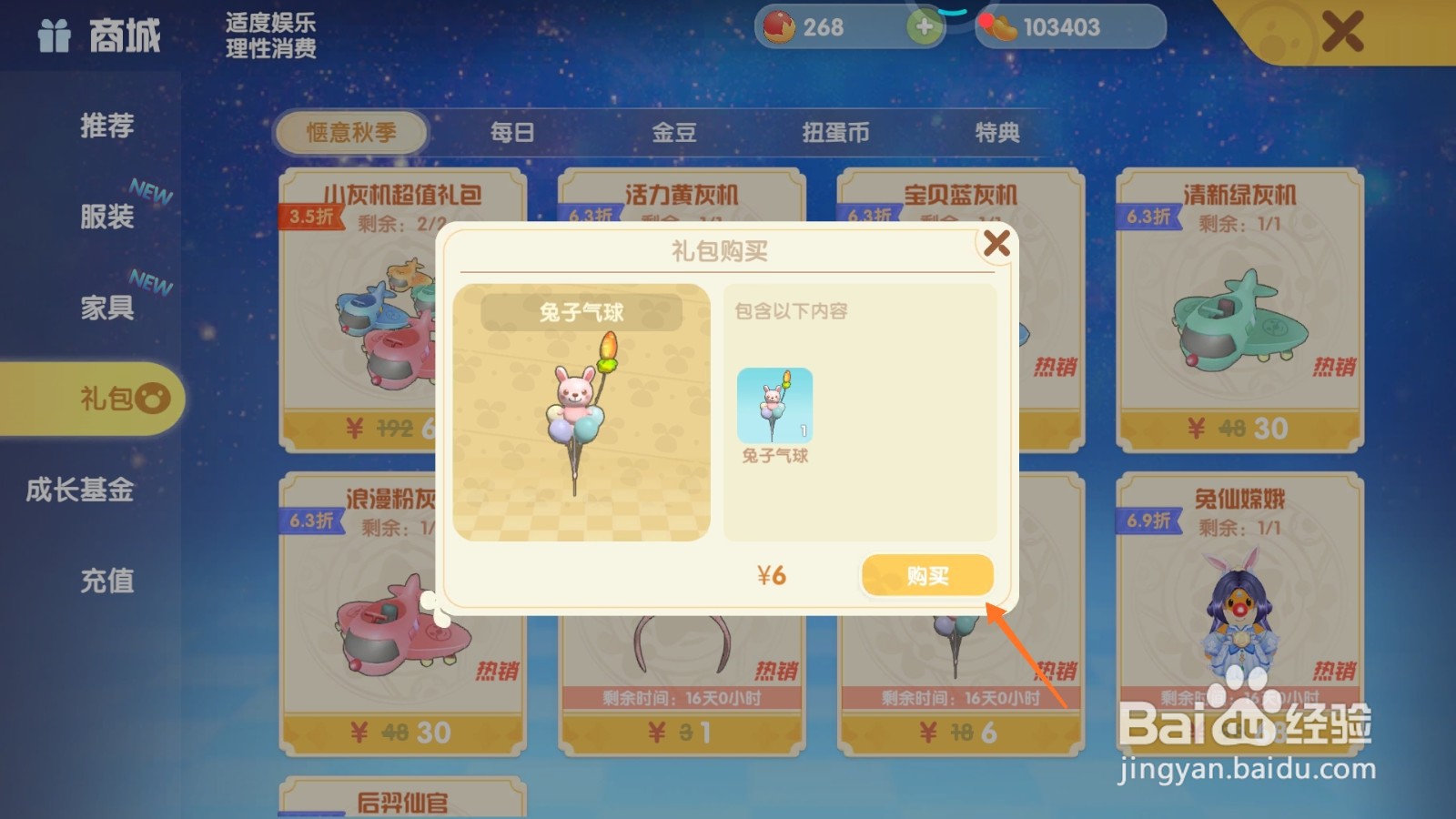1456x819 pixels.
Task: Click the circular icon next to 礼包
Action: click(x=155, y=399)
